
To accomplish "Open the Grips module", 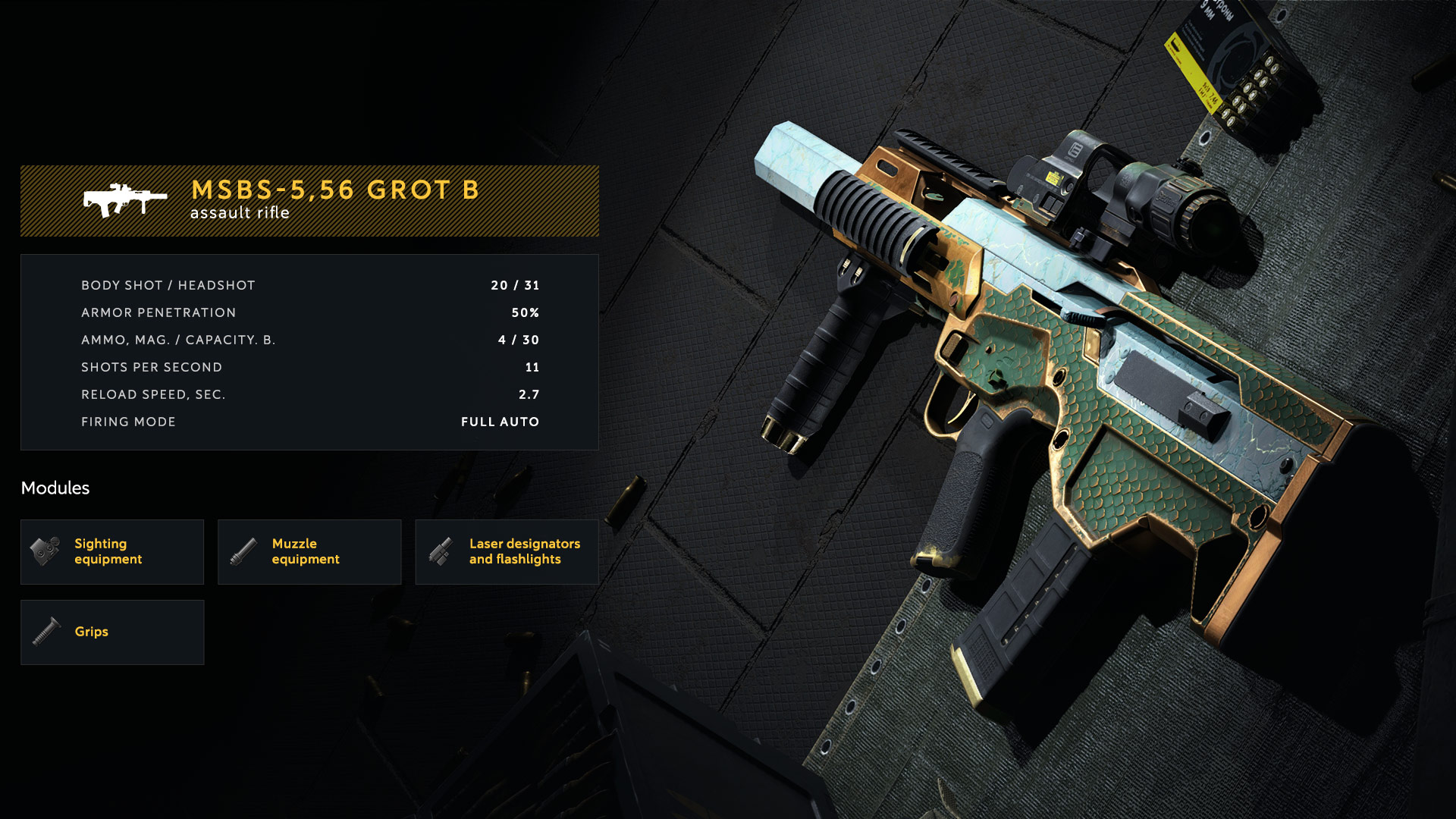I will (x=112, y=632).
